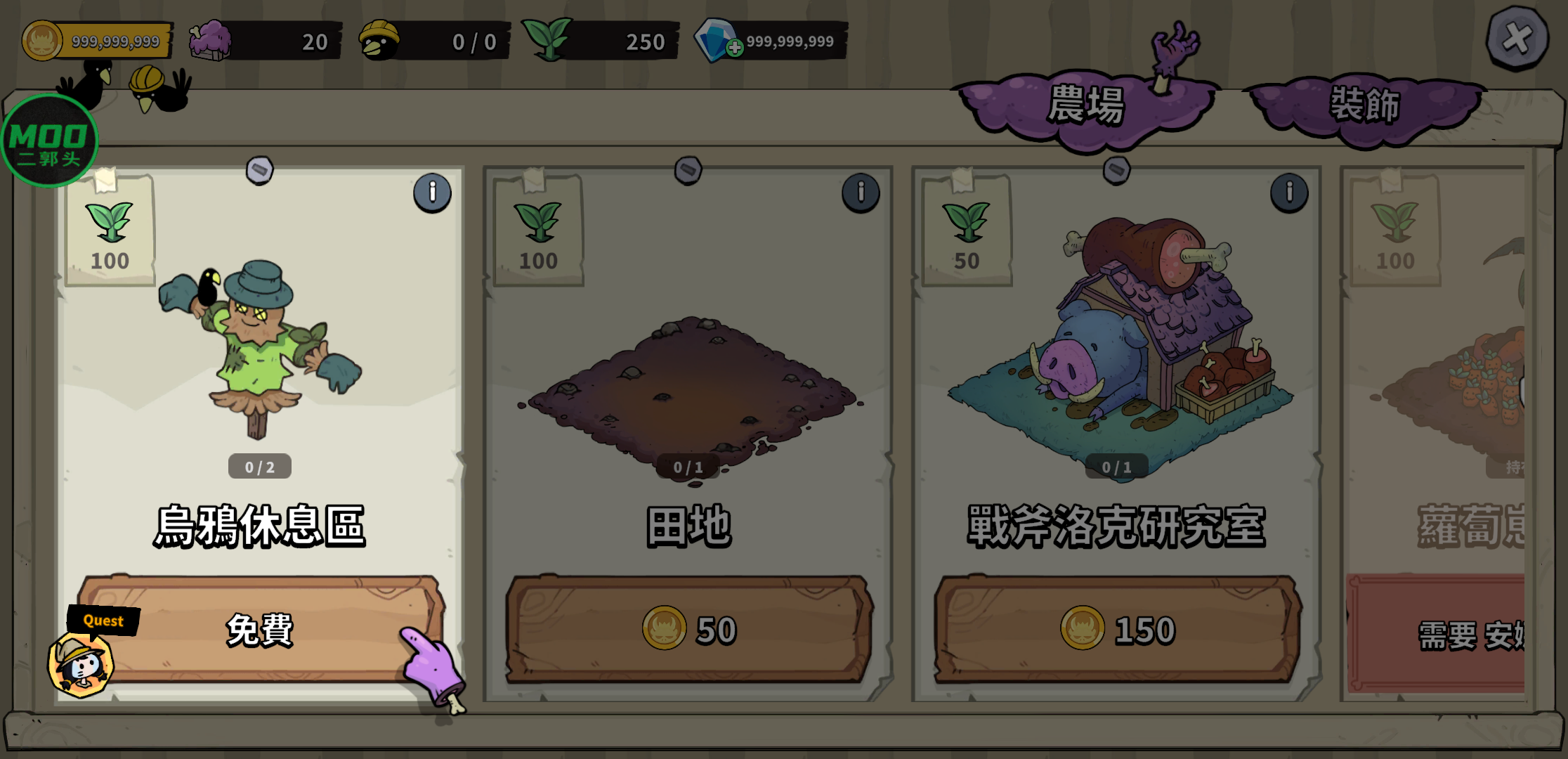Add gems with the green plus icon
This screenshot has height=759, width=1568.
click(x=735, y=48)
